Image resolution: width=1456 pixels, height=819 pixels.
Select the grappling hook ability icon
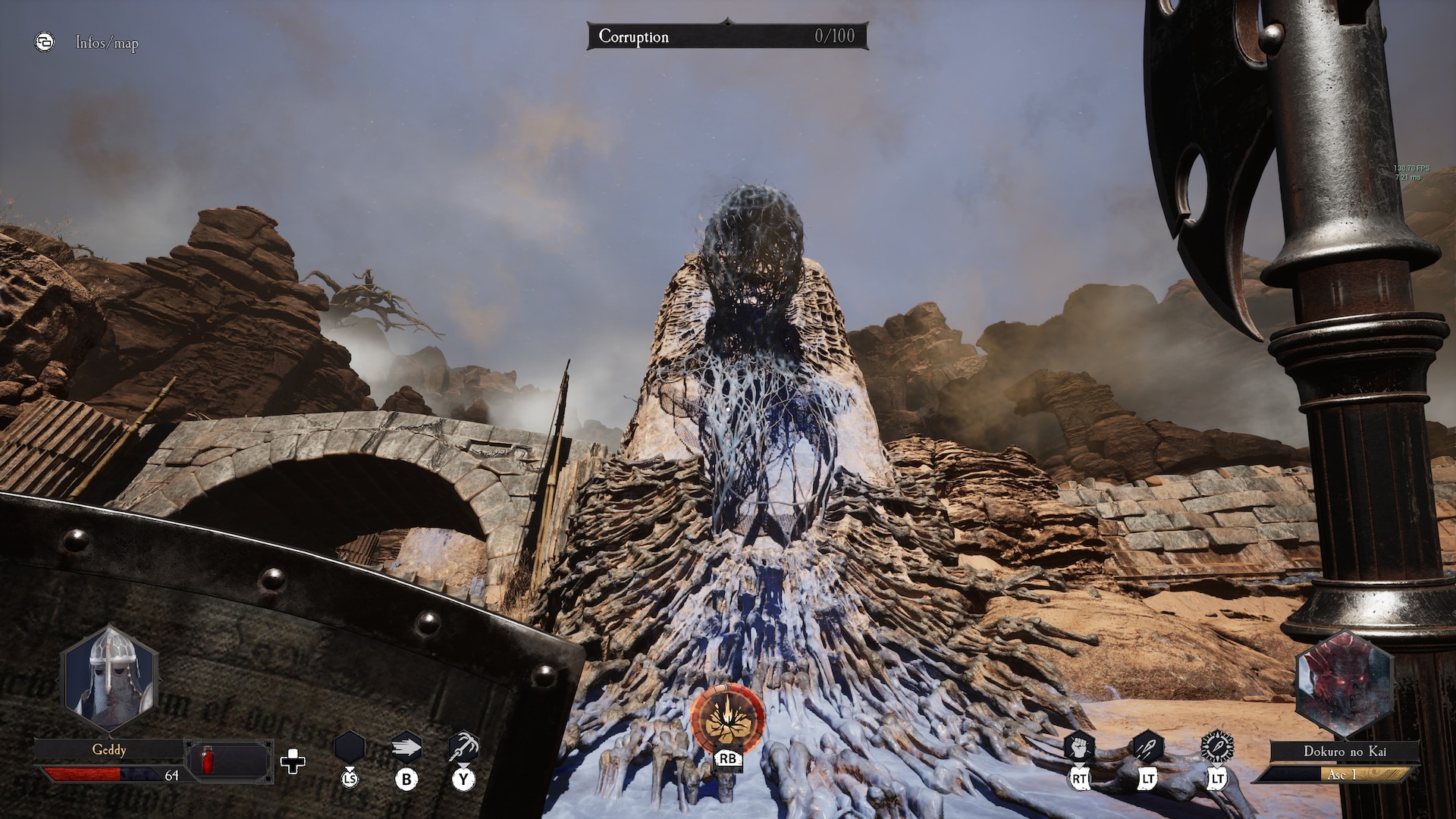pos(463,747)
